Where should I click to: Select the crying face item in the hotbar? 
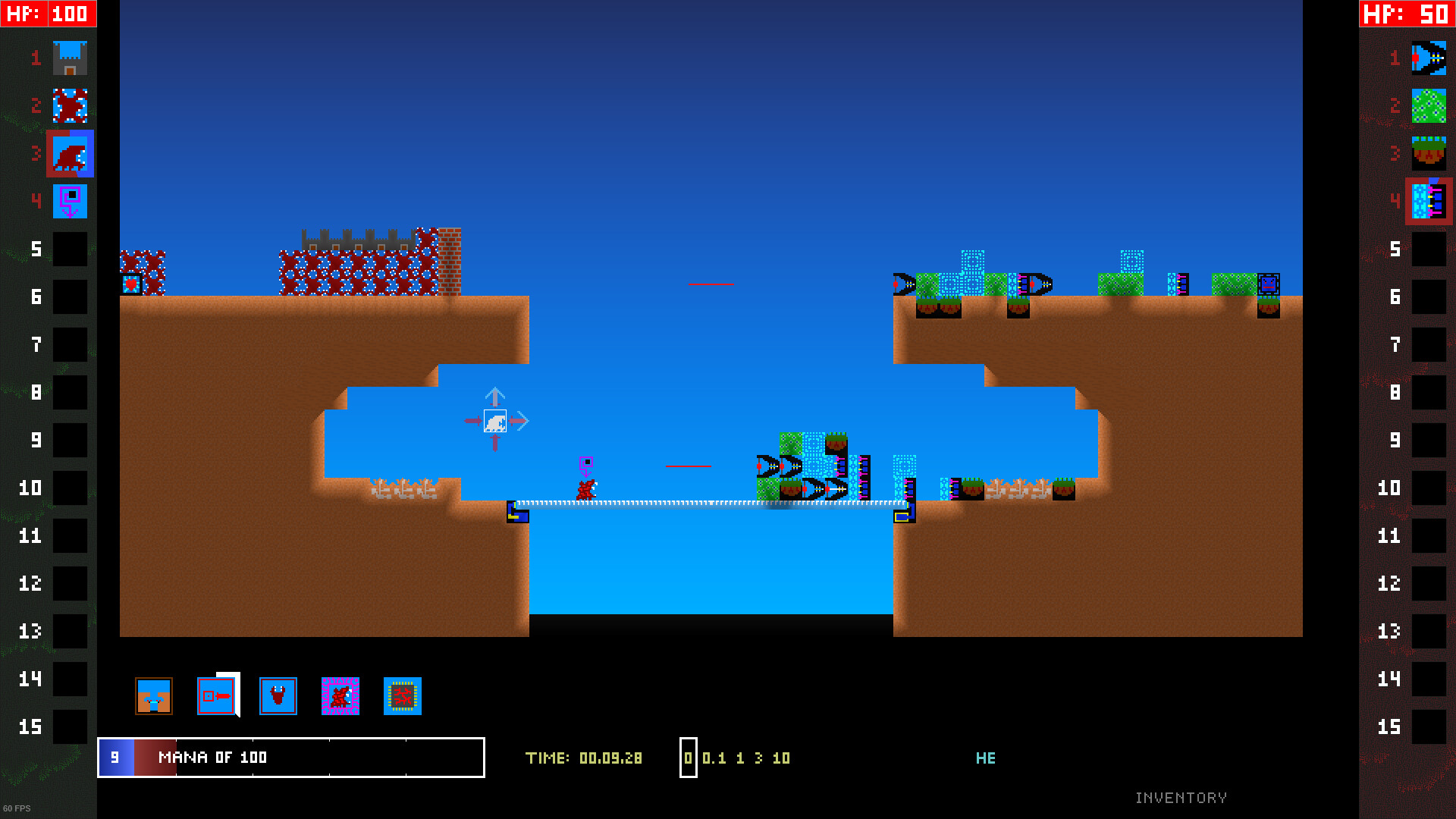(153, 696)
